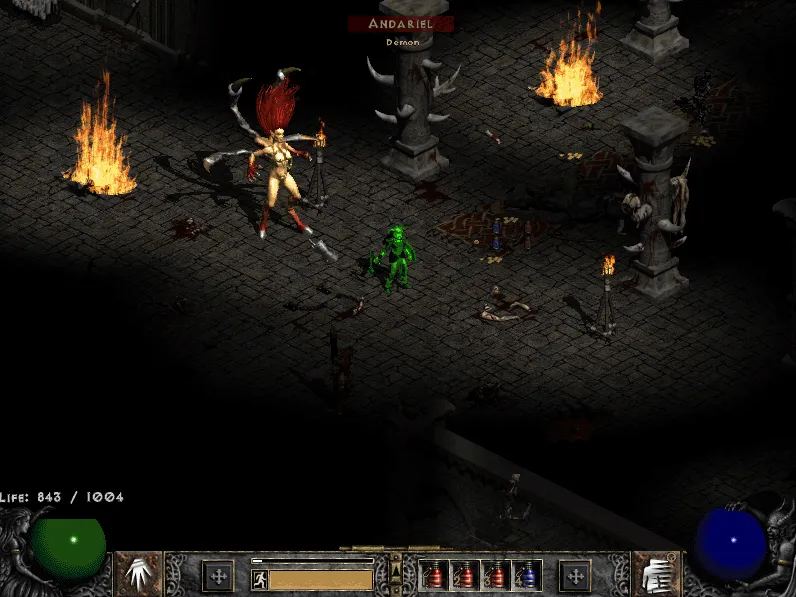Viewport: 796px width, 597px height.
Task: Open the right-hand skill selection icon
Action: [657, 574]
